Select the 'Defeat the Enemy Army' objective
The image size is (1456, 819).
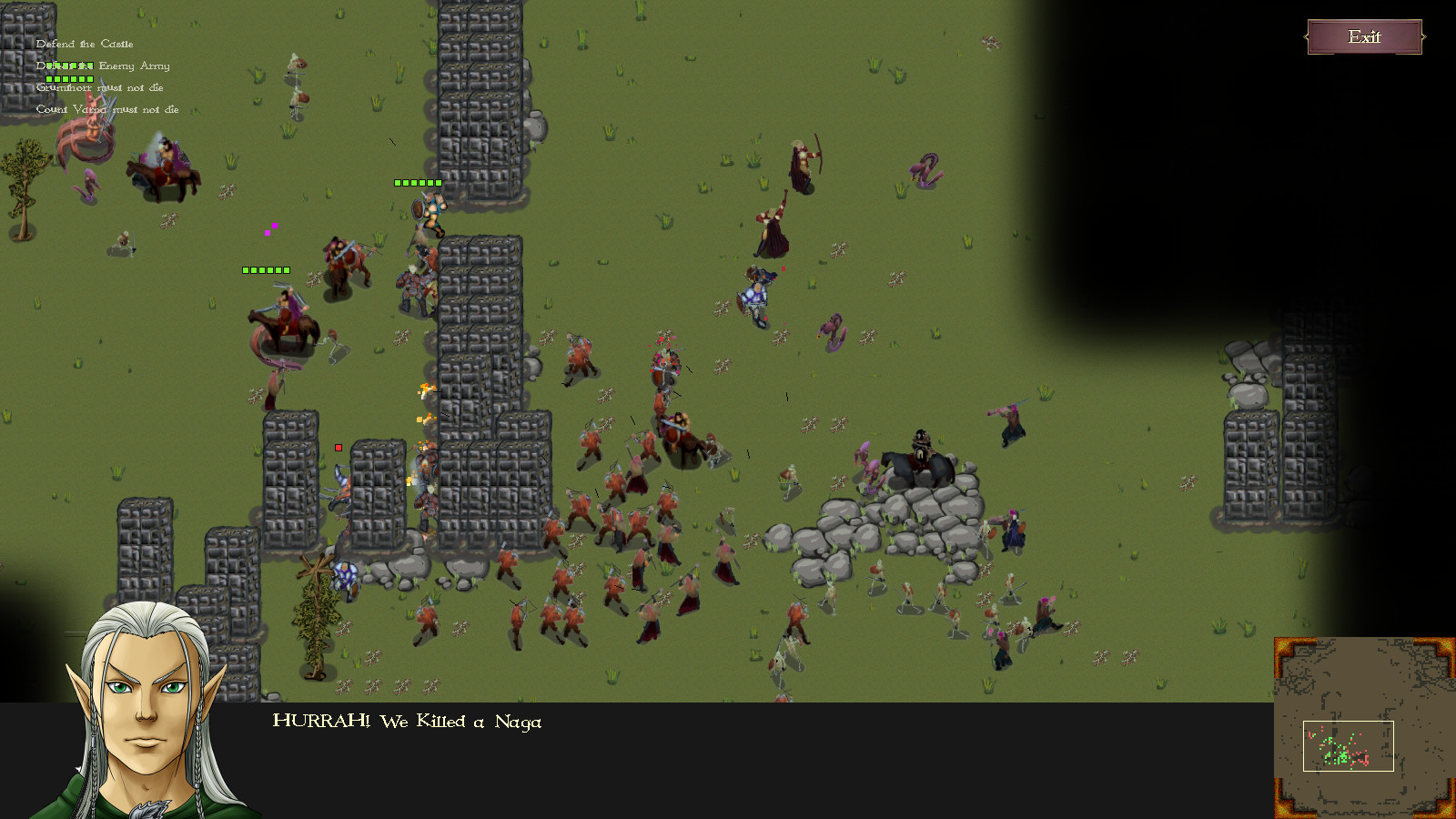click(x=103, y=66)
